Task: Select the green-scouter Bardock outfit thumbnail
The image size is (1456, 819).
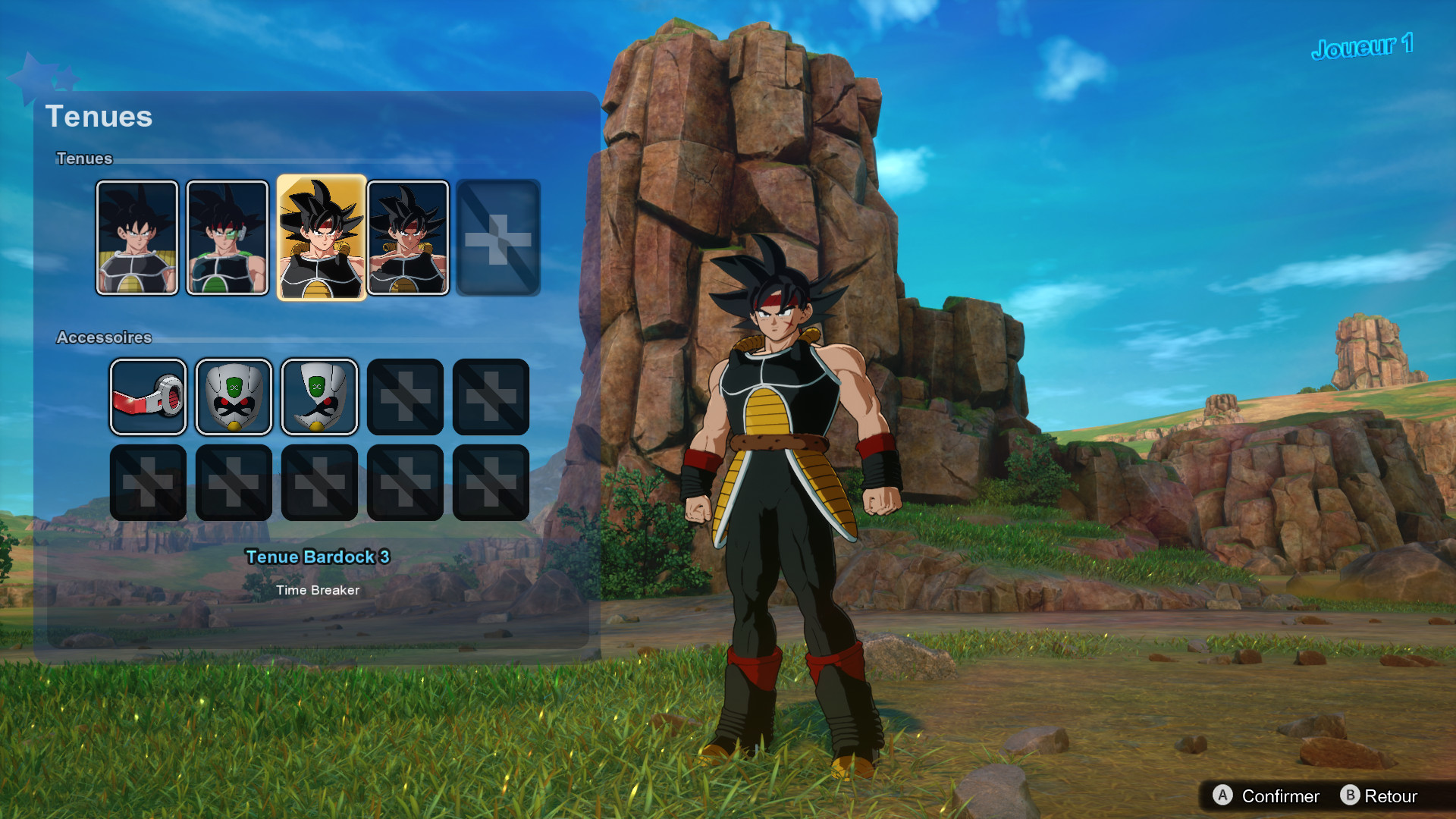Action: pyautogui.click(x=225, y=237)
